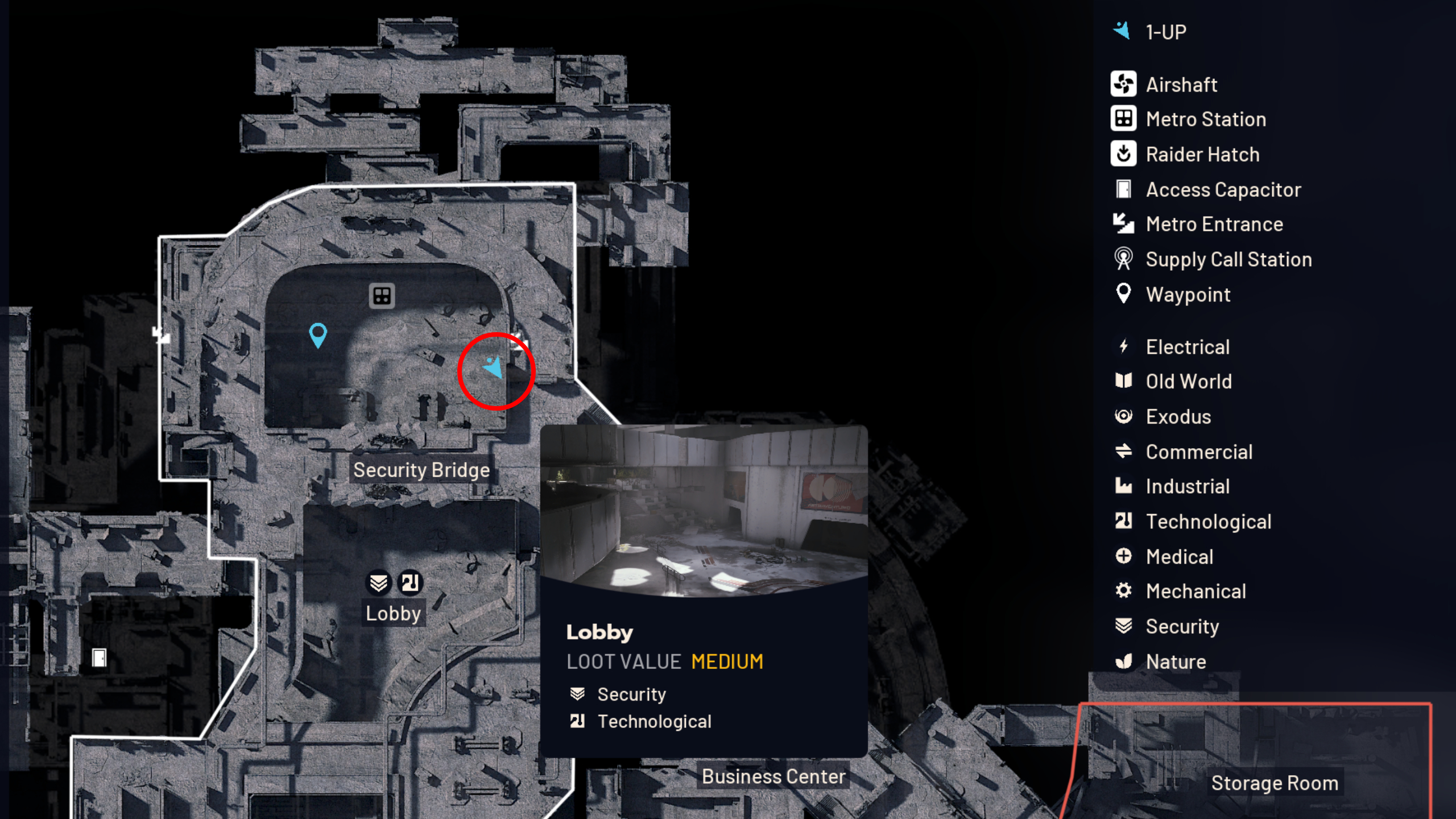This screenshot has width=1456, height=819.
Task: Click the Security Bridge label
Action: pyautogui.click(x=421, y=470)
